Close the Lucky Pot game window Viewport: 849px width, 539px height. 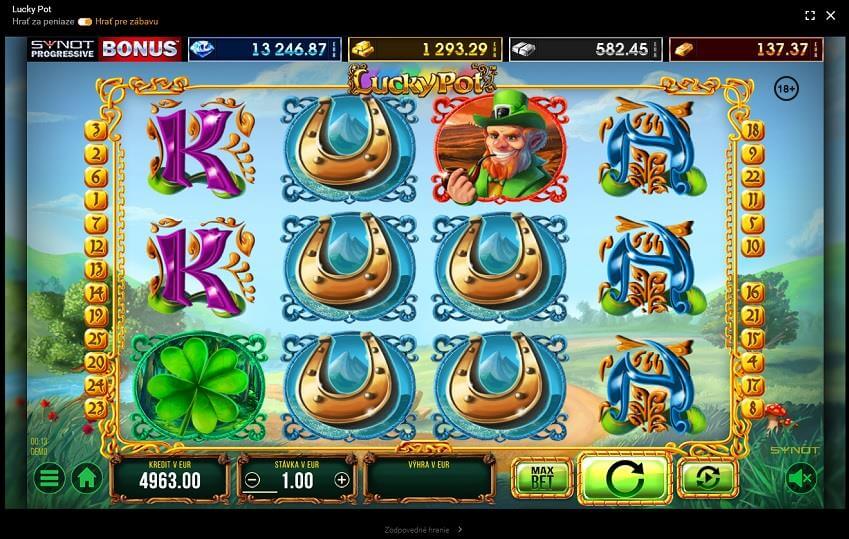[830, 15]
